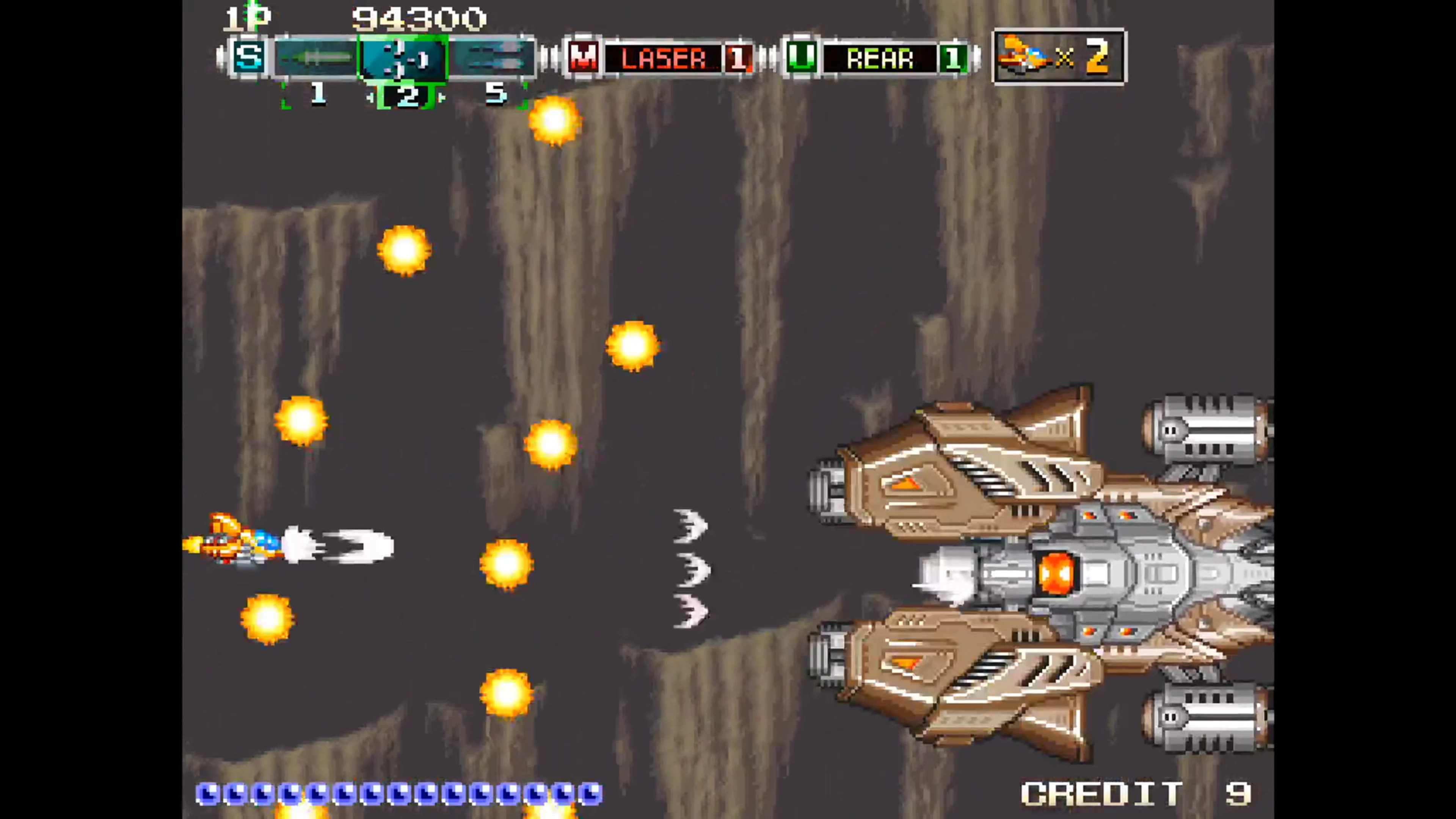Select the S weapon gauge emblem

tap(249, 56)
